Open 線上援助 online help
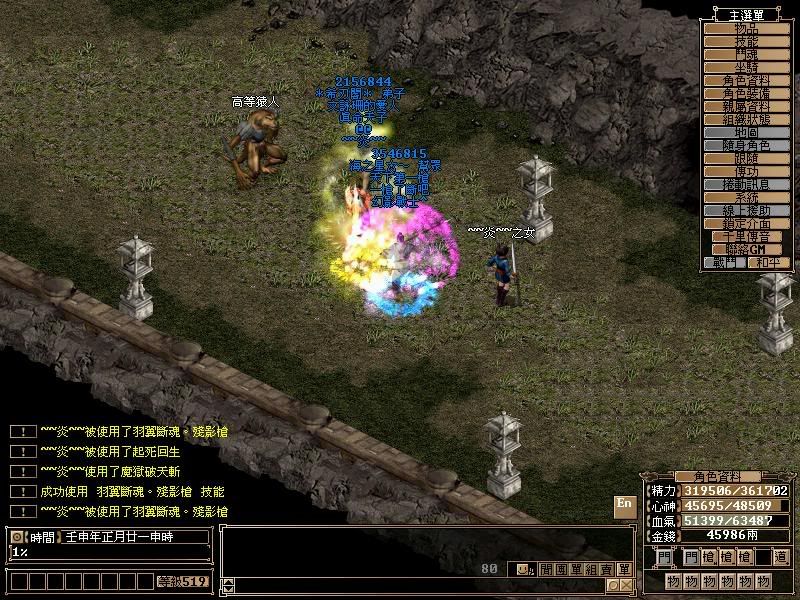Image resolution: width=800 pixels, height=600 pixels. pyautogui.click(x=747, y=210)
